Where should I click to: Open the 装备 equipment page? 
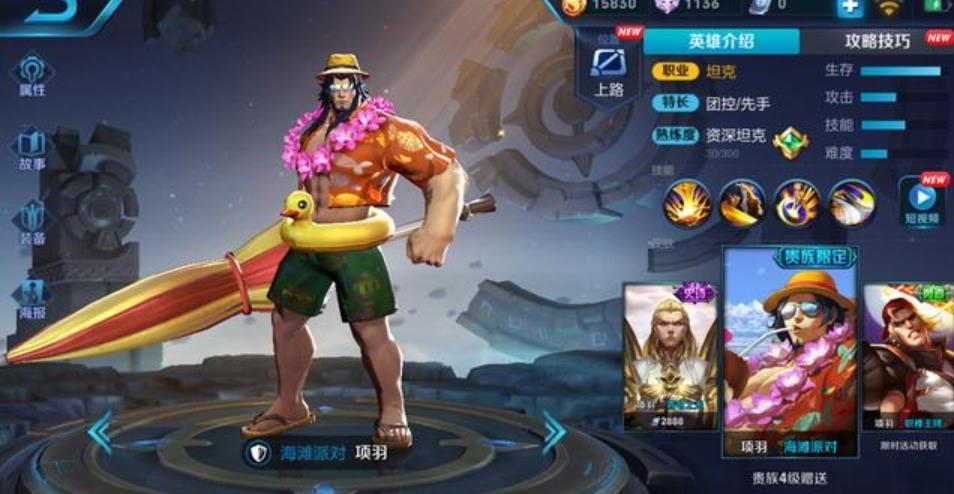pos(32,222)
